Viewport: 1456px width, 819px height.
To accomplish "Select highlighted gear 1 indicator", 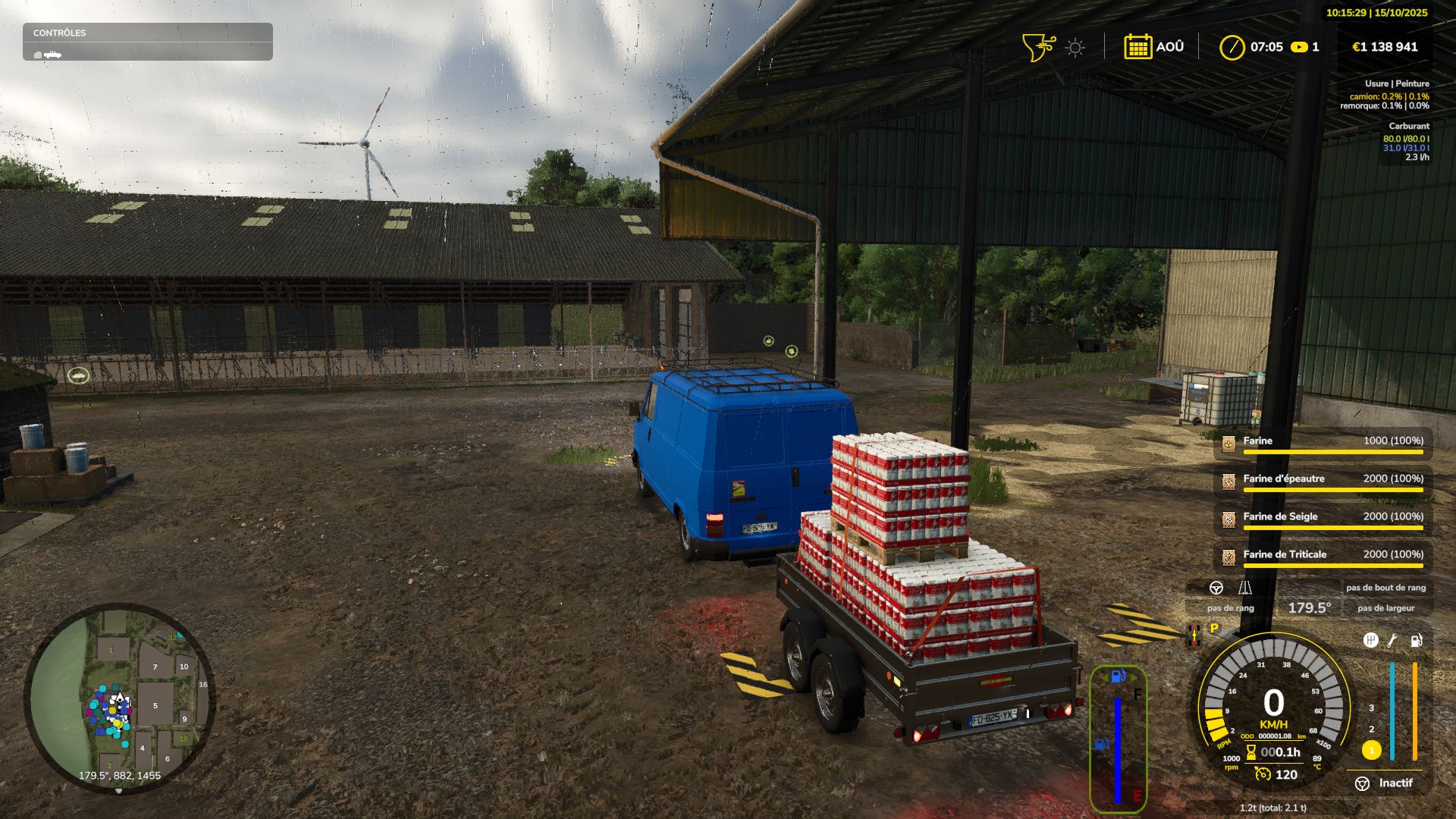I will tap(1371, 750).
